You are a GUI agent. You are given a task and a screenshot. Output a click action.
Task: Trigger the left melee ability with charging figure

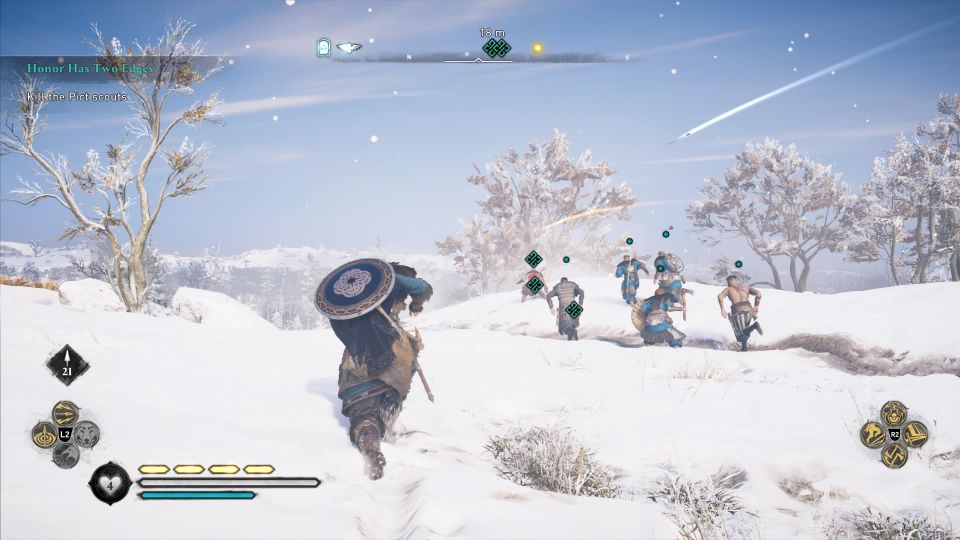pos(872,434)
